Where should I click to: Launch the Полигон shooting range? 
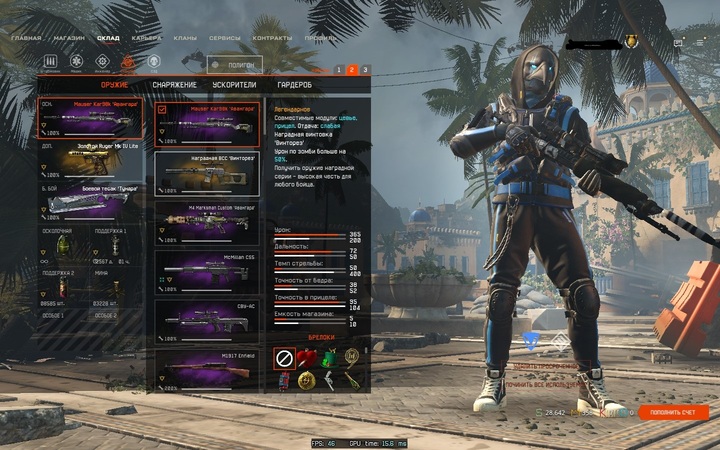coord(235,65)
